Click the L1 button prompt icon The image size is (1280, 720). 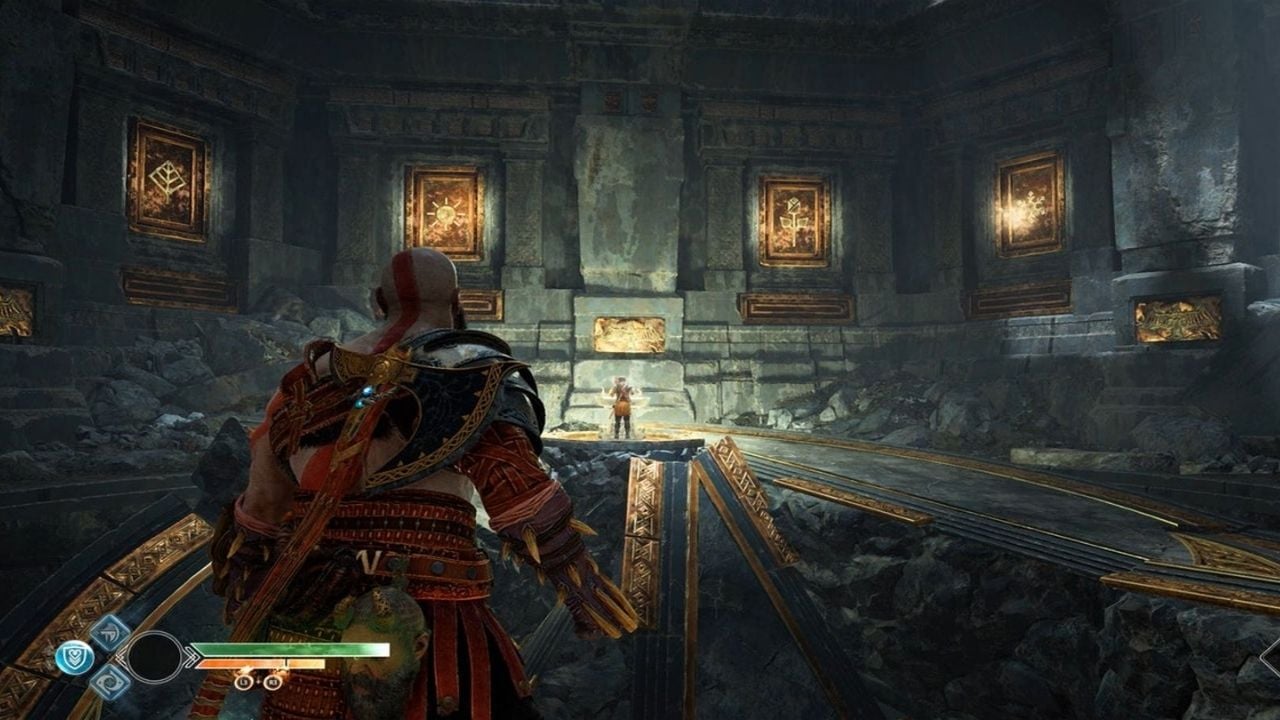point(243,681)
